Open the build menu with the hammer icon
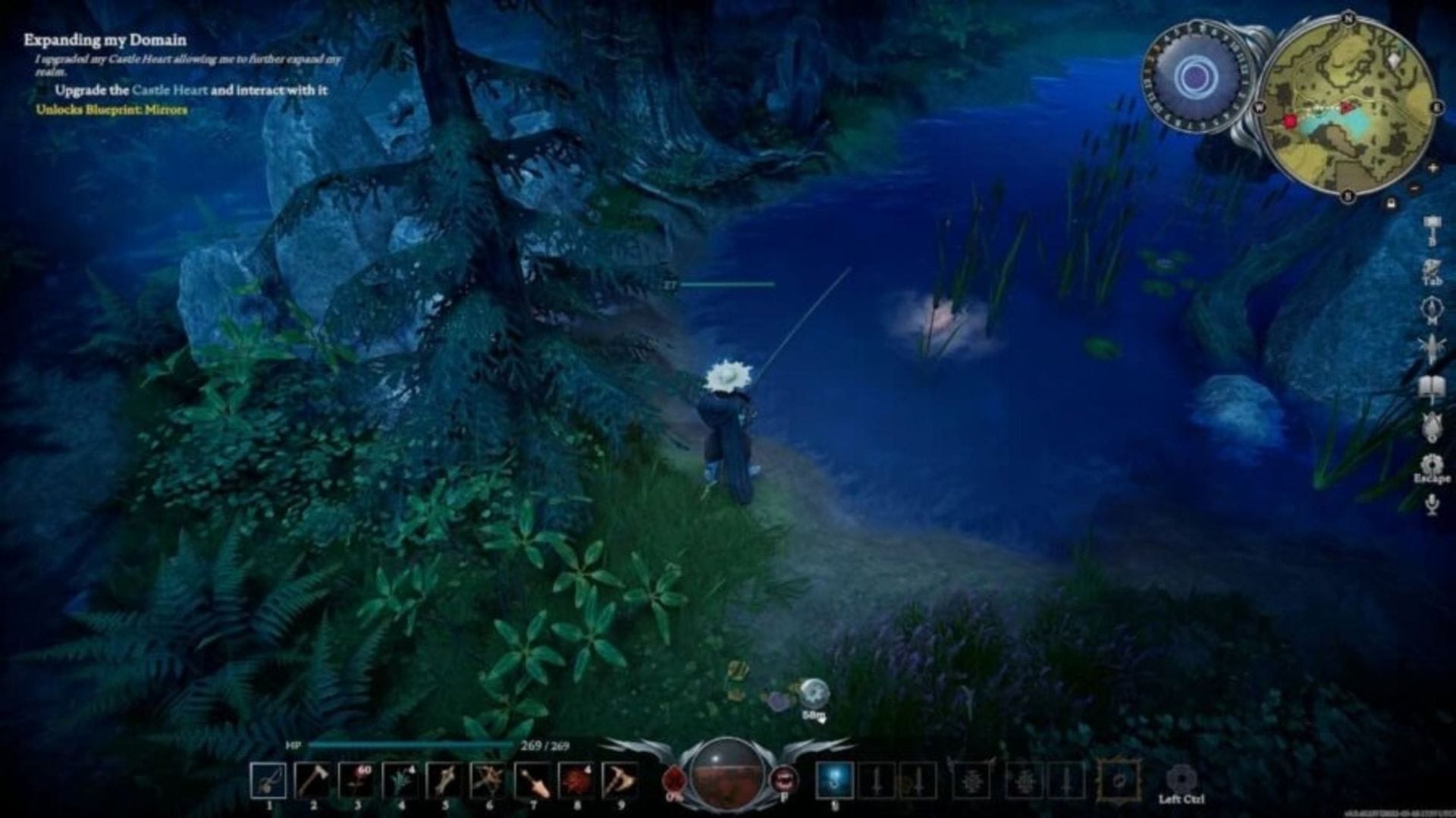Image resolution: width=1456 pixels, height=818 pixels. [x=1433, y=224]
